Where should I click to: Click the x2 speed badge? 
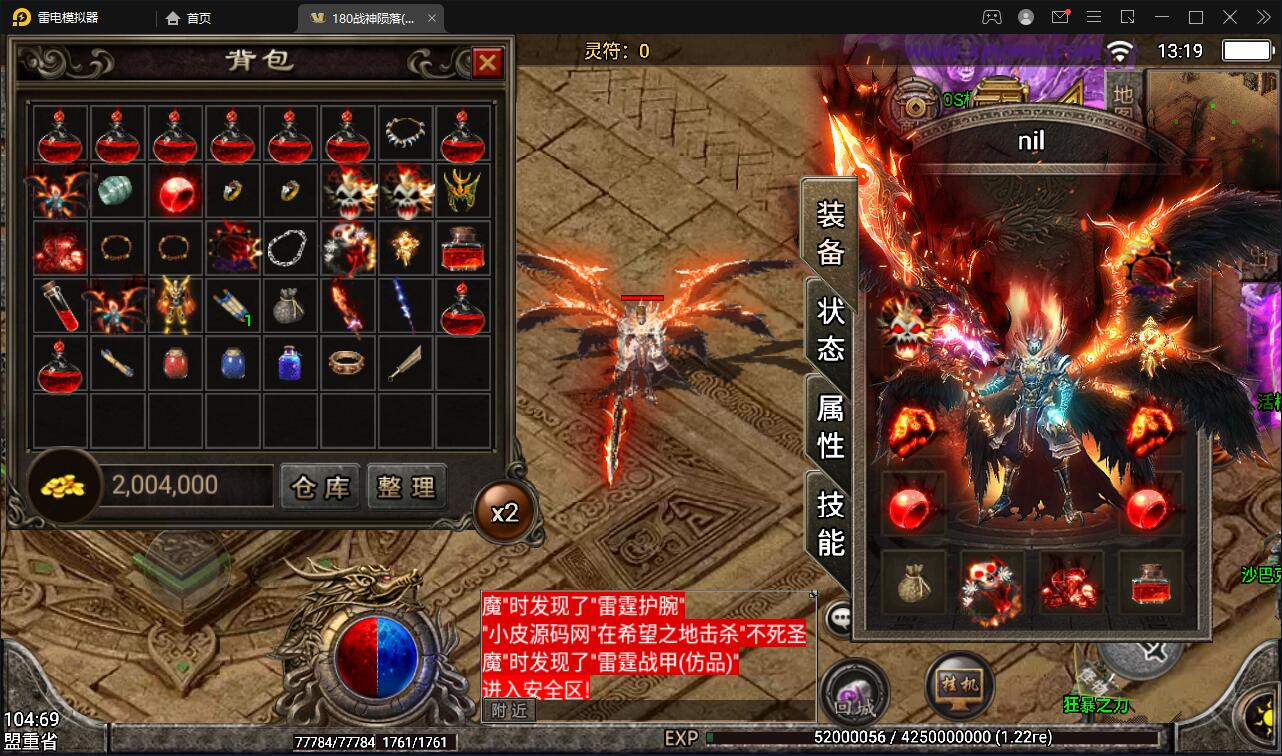[x=504, y=511]
